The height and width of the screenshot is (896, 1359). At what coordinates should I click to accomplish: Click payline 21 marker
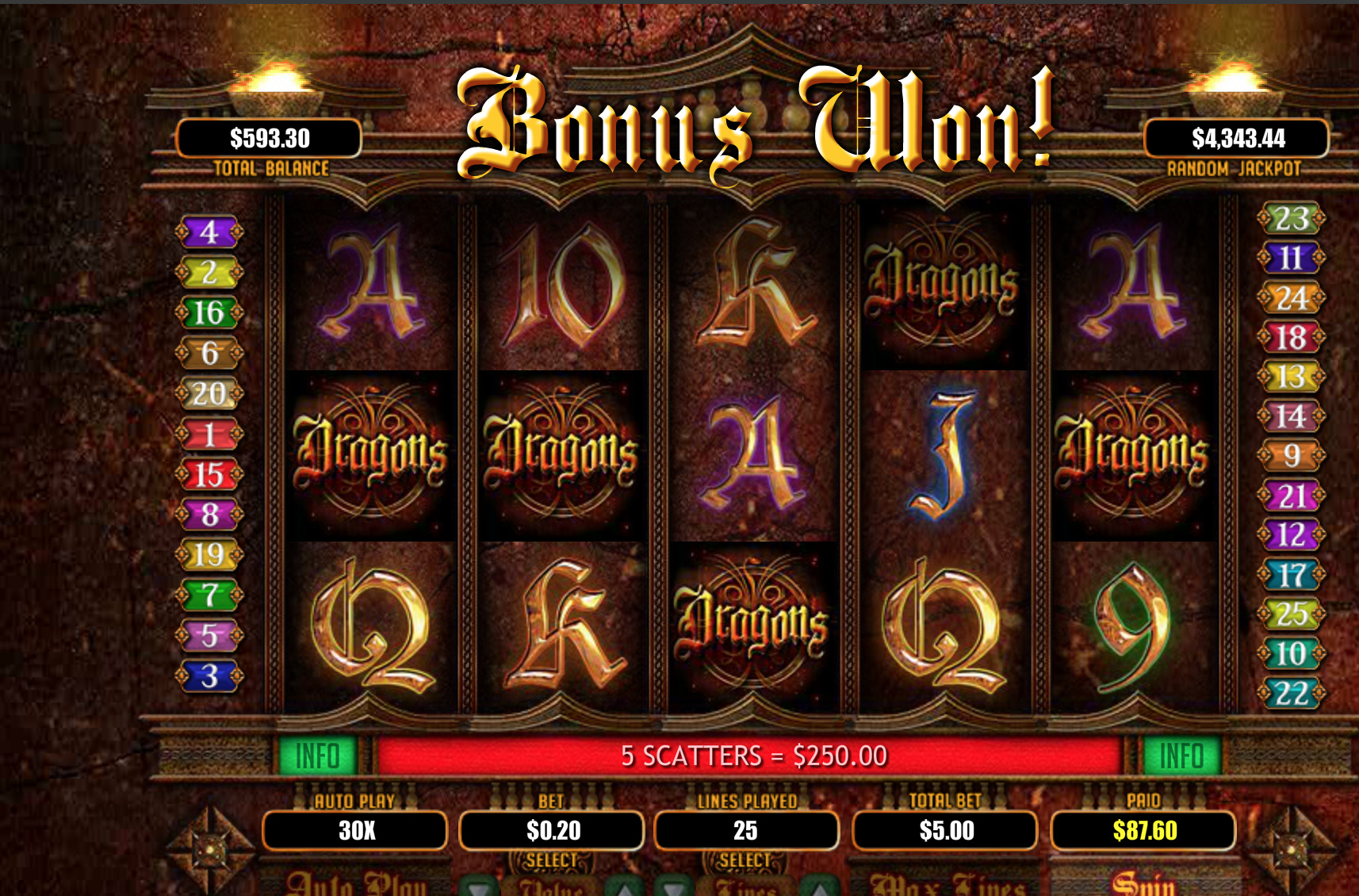click(x=1292, y=496)
